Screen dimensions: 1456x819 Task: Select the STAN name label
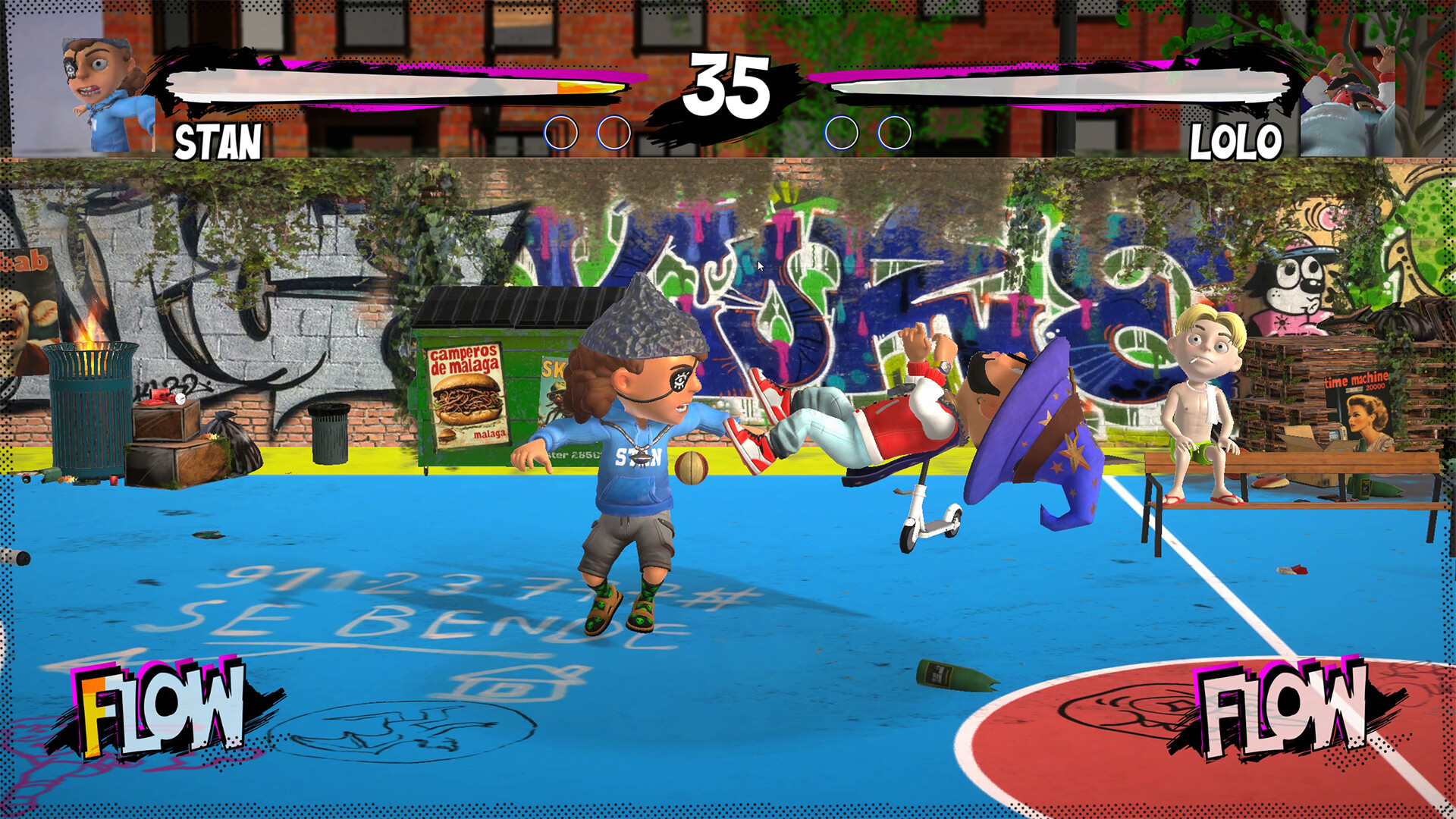click(217, 141)
